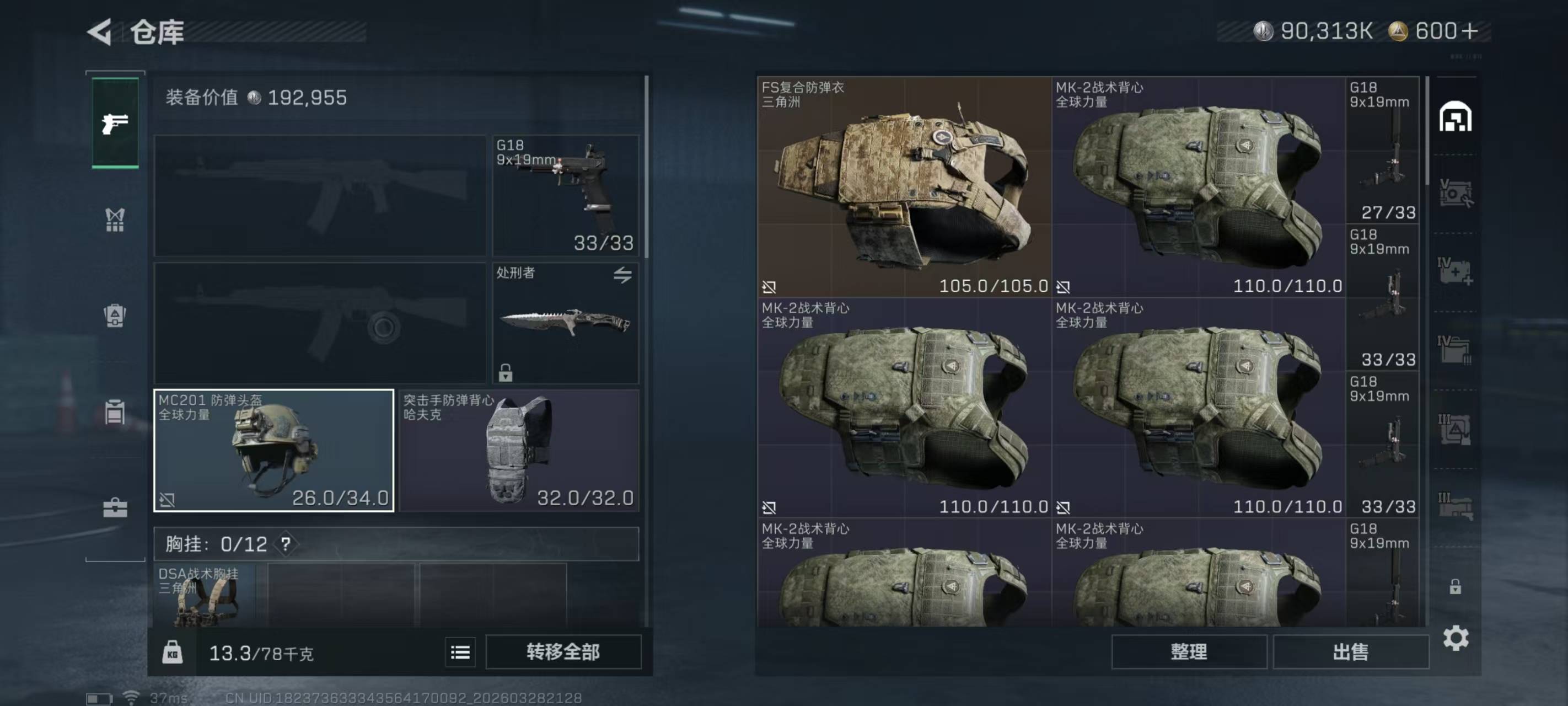Toggle the list view icon beside 转移全部
The height and width of the screenshot is (706, 1568).
click(x=460, y=653)
